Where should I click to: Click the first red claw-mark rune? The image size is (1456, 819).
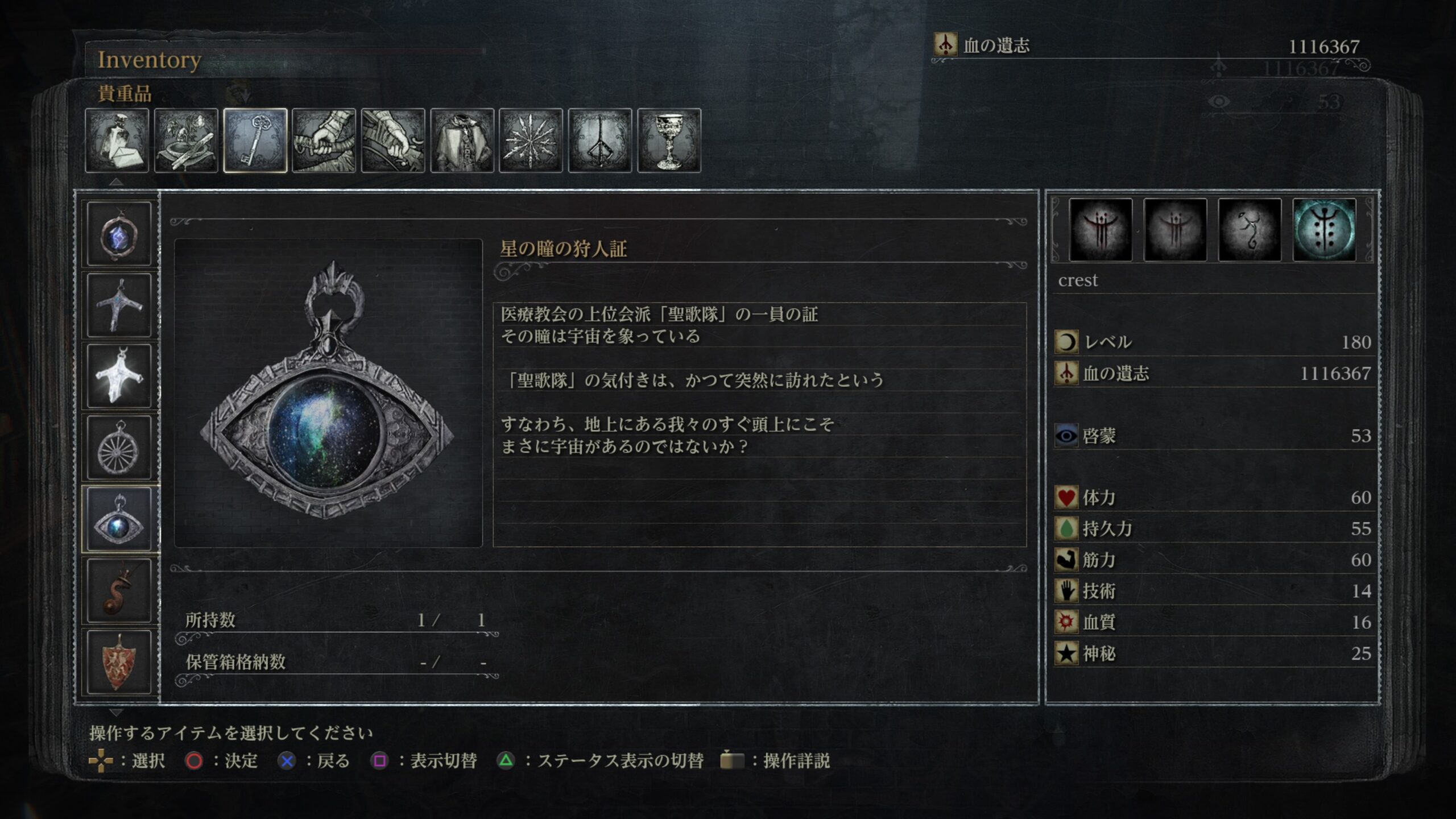[1101, 230]
